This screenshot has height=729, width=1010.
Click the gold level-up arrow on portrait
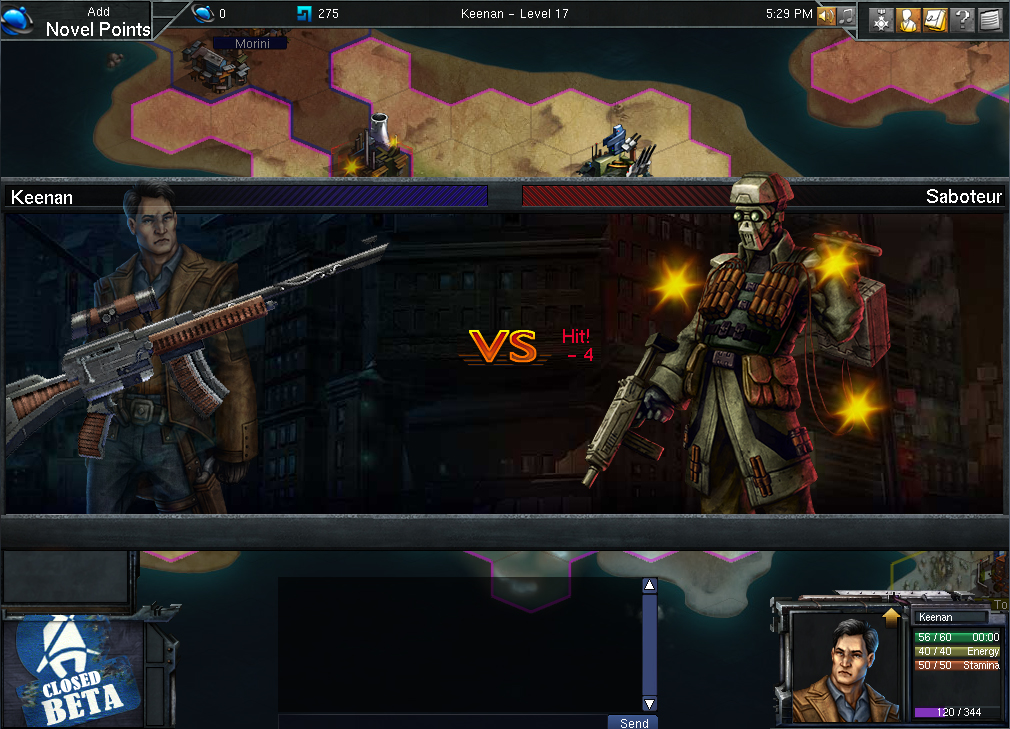(891, 618)
